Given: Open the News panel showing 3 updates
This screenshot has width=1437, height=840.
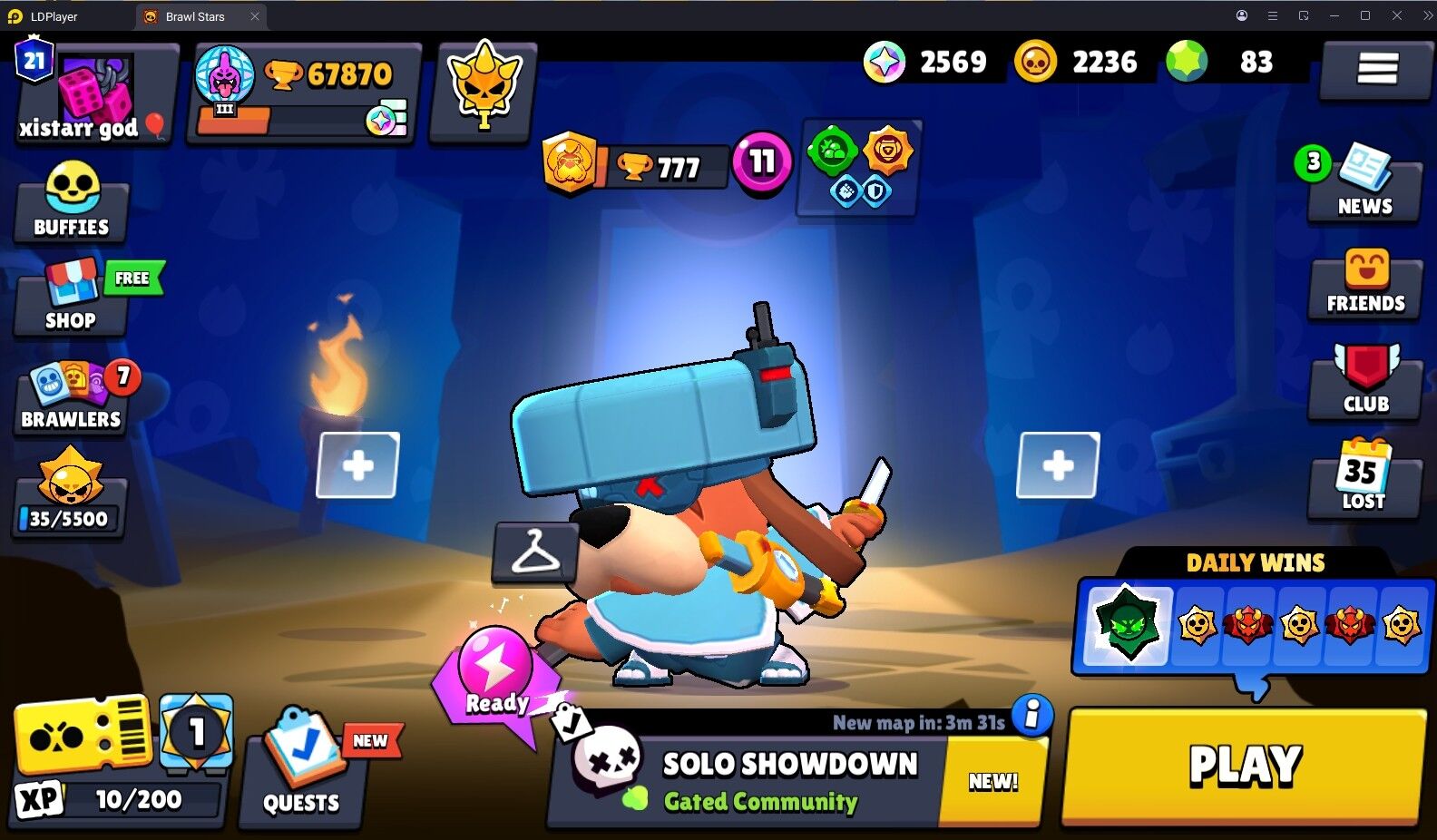Looking at the screenshot, I should click(x=1364, y=186).
